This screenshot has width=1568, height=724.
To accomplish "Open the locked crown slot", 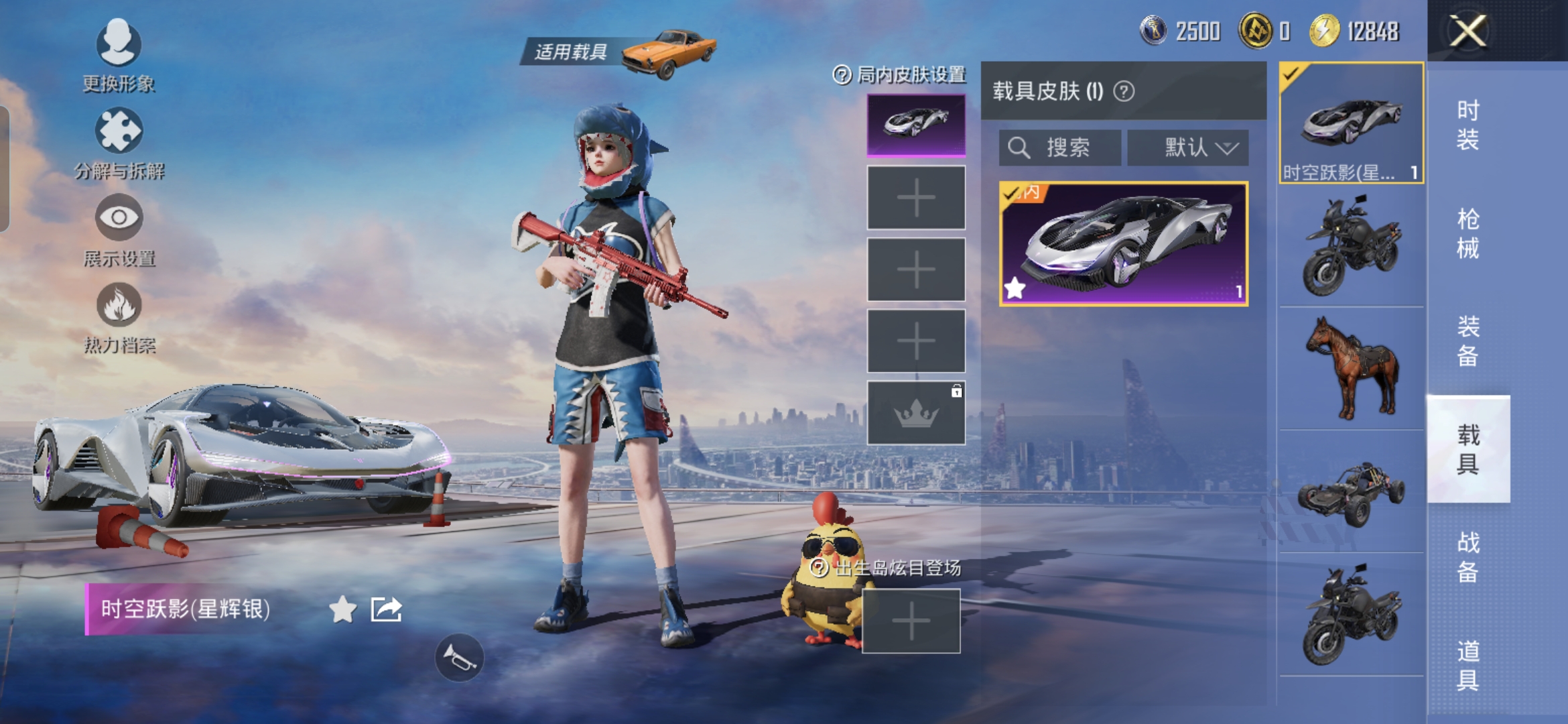I will [x=916, y=413].
